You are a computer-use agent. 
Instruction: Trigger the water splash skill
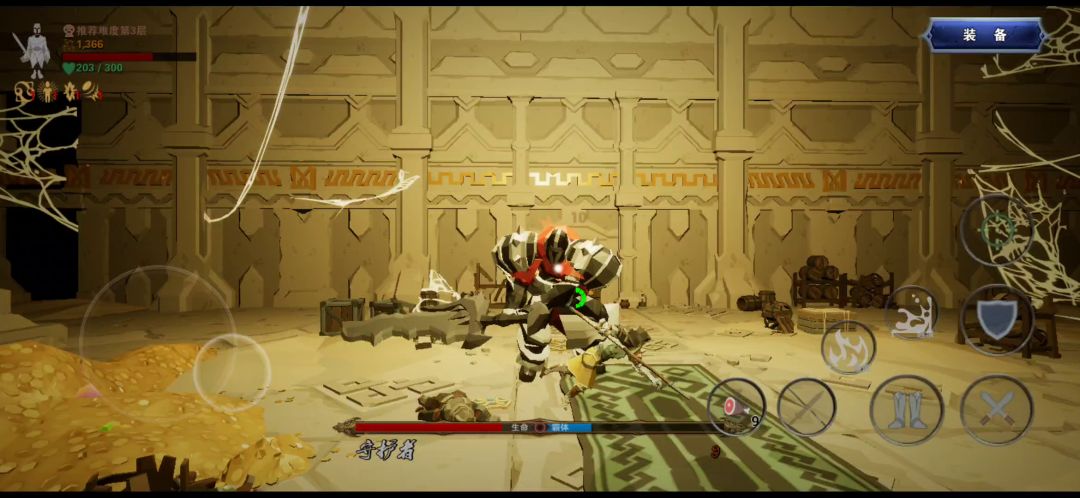[911, 313]
